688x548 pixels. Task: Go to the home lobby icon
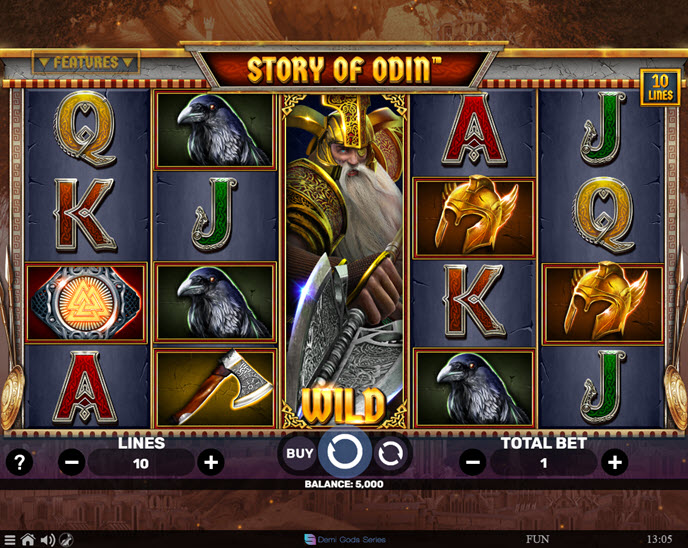[x=28, y=540]
